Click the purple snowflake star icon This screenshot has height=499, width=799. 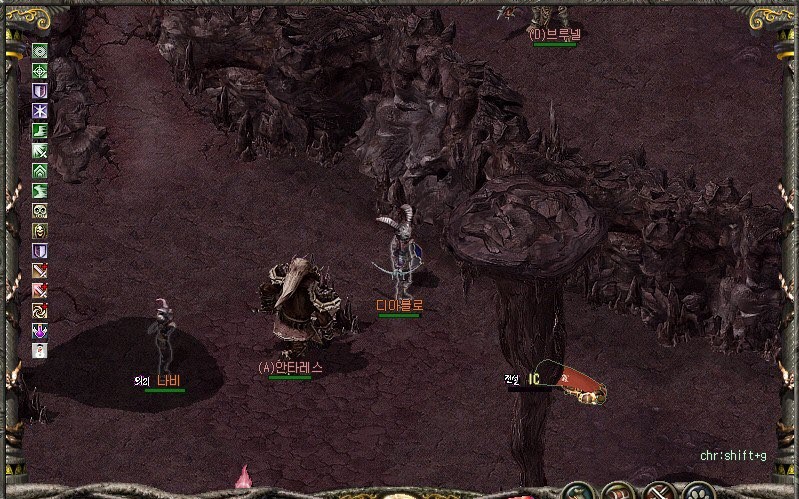tap(40, 111)
